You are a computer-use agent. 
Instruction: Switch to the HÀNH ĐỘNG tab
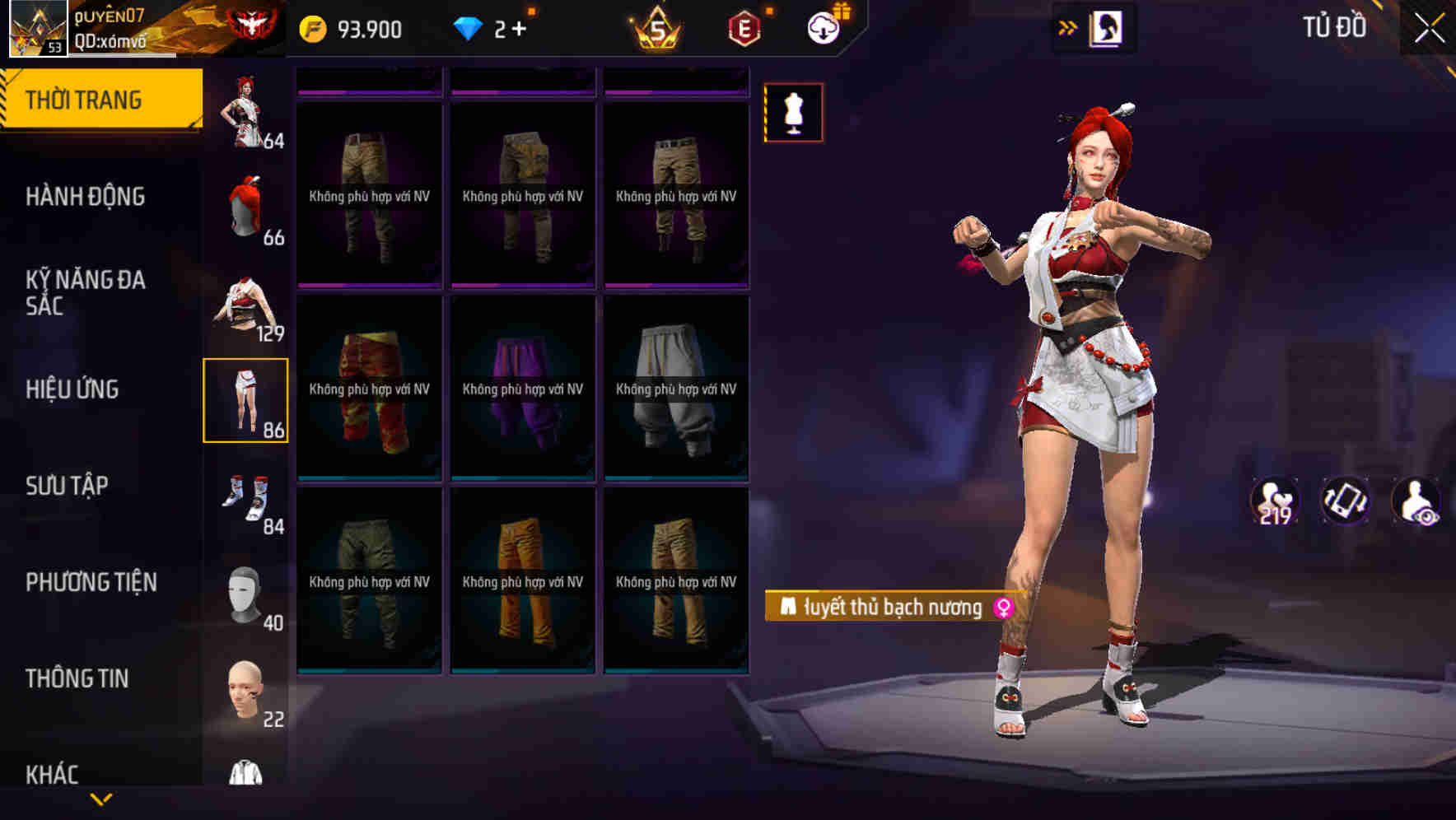pos(86,197)
